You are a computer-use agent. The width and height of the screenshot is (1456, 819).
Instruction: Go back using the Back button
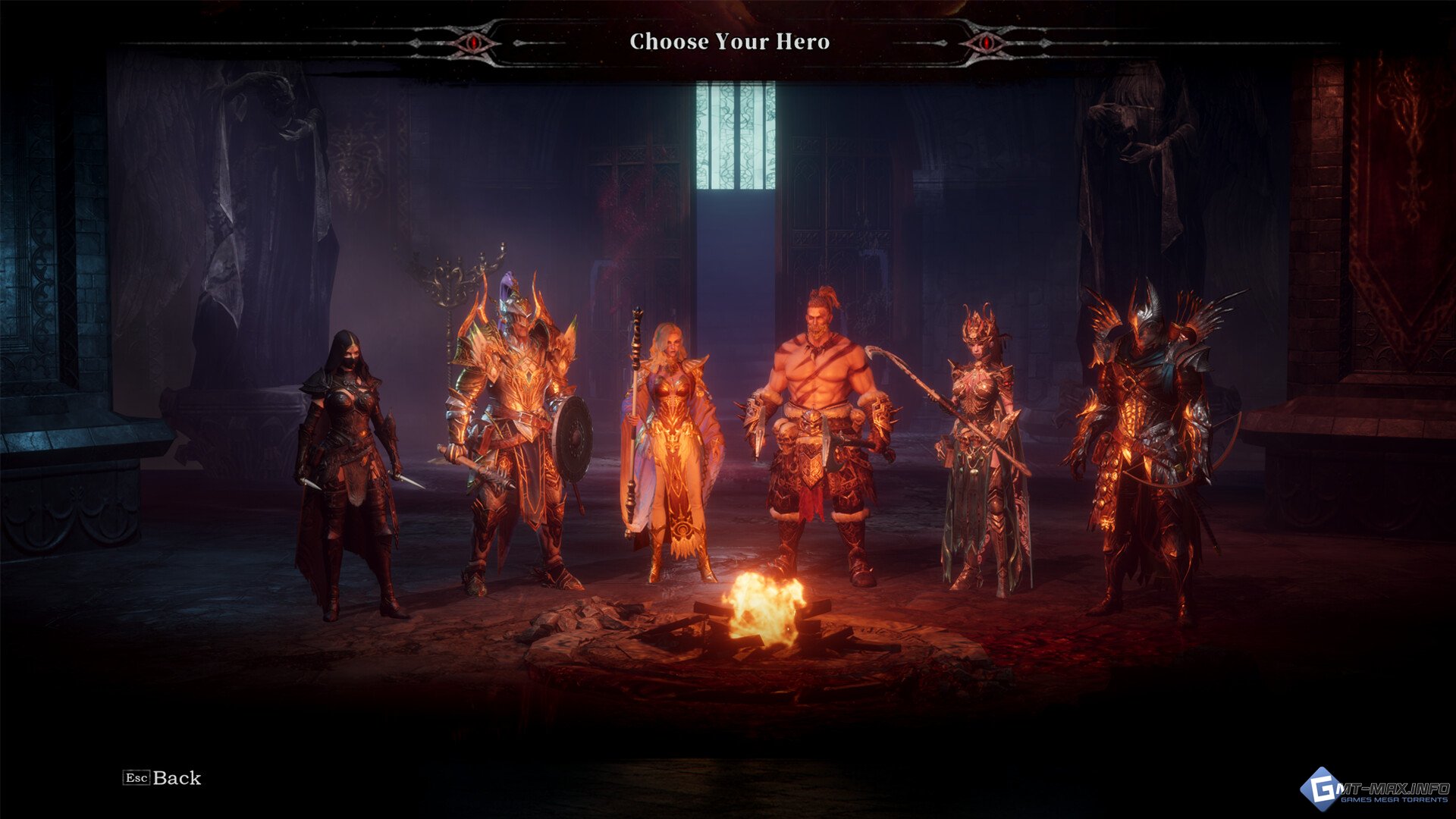[162, 778]
